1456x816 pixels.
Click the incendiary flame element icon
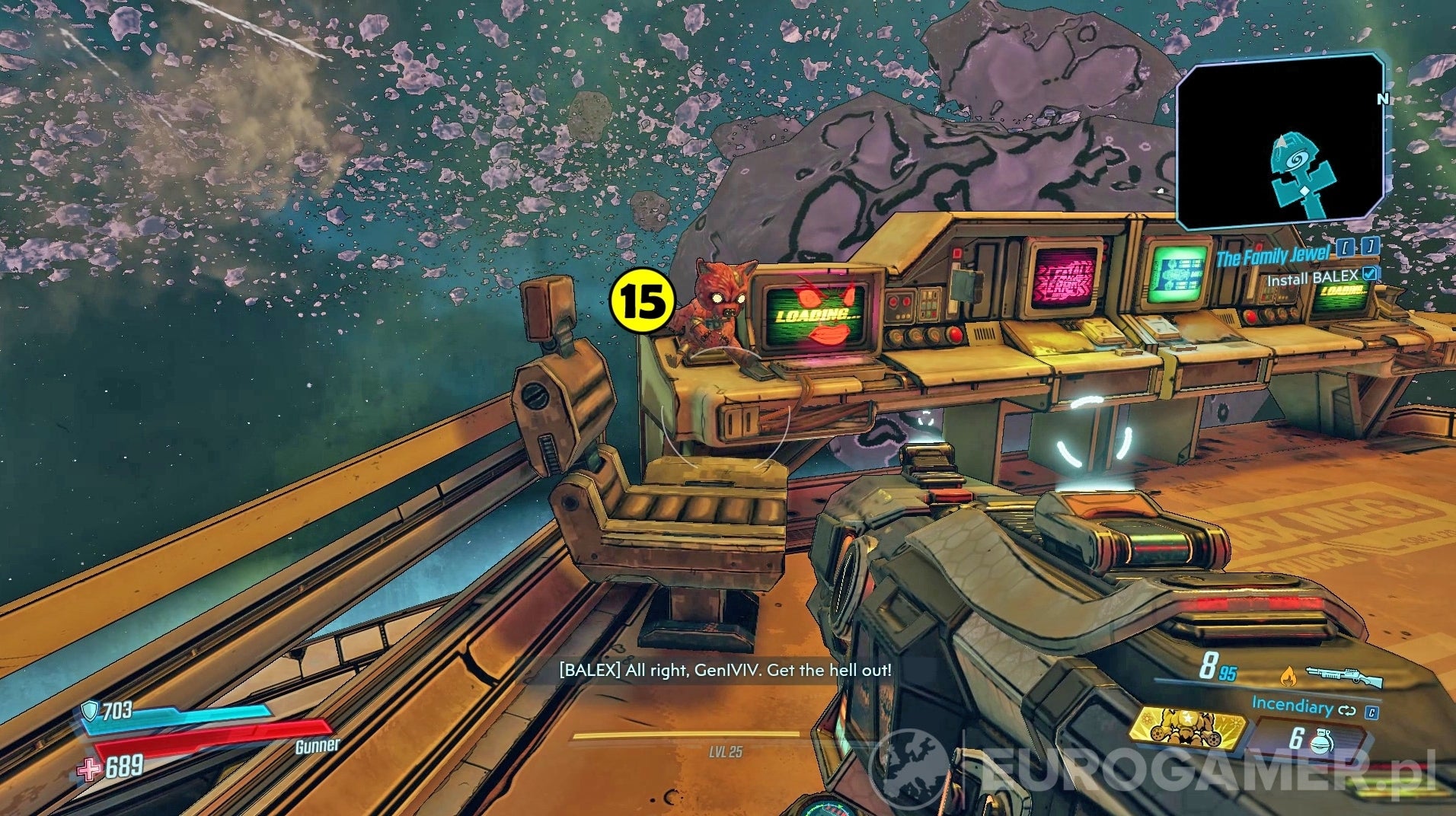coord(1288,677)
